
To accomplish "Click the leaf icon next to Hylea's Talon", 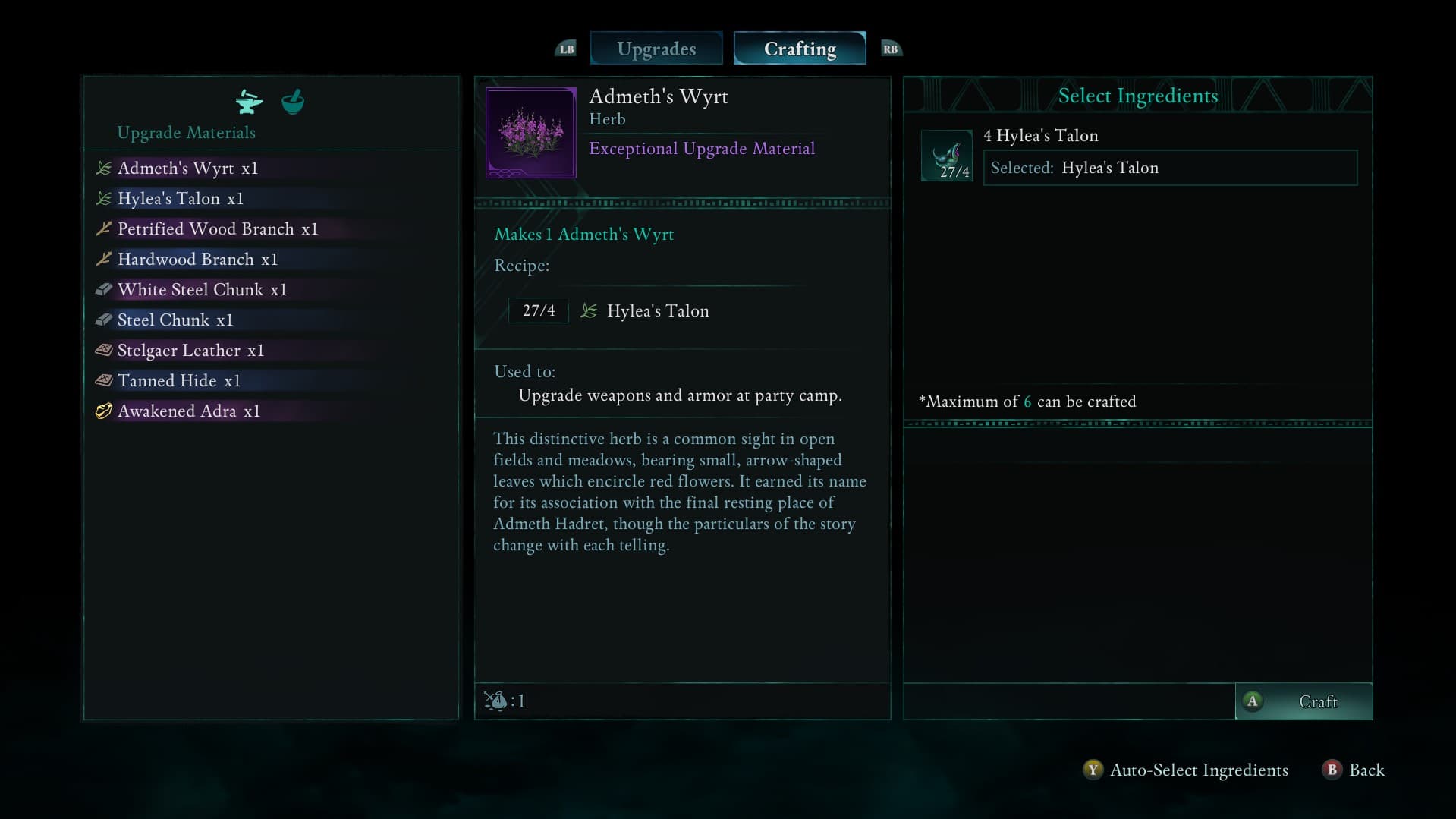I will coord(104,198).
